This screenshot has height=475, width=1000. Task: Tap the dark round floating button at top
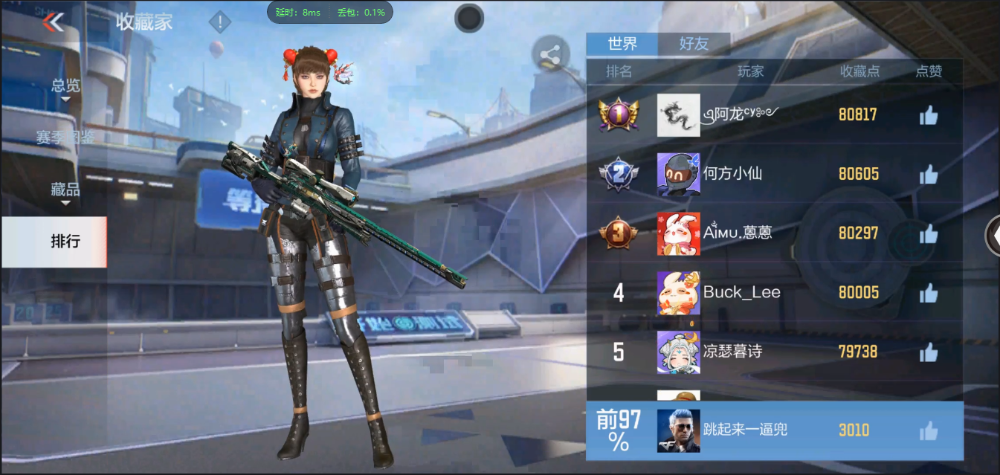469,17
